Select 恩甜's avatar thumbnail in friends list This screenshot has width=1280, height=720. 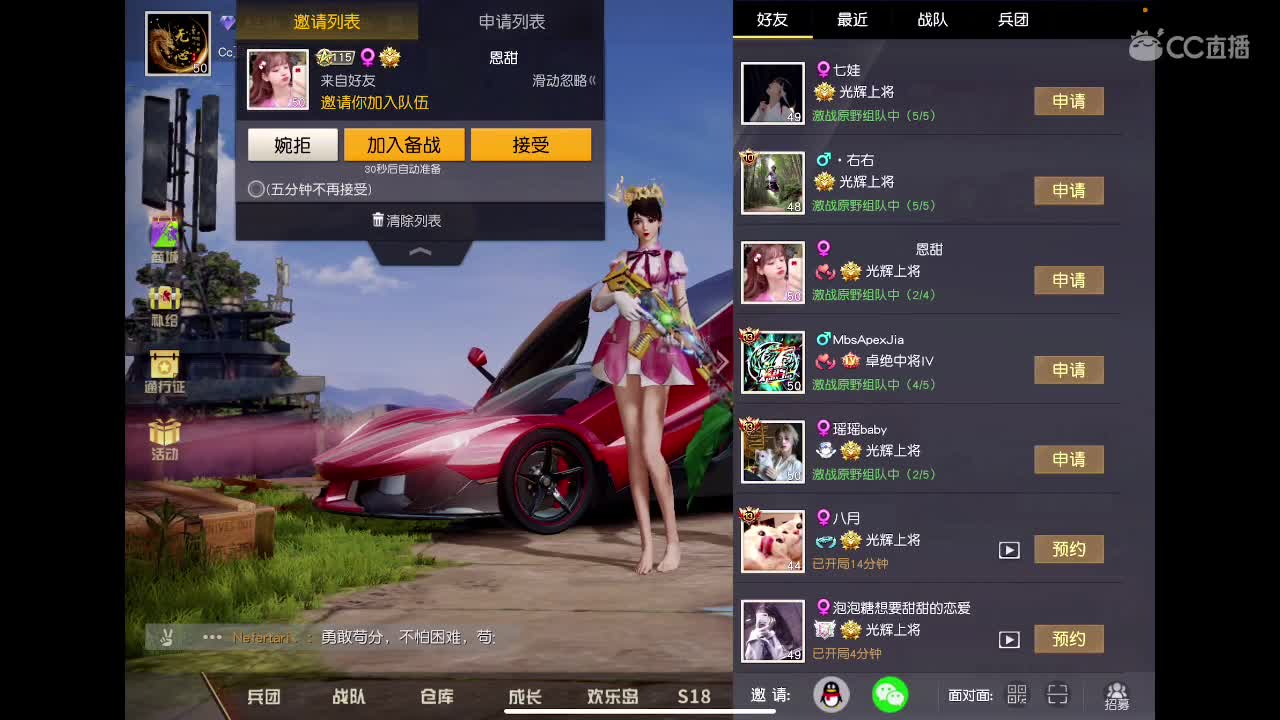pyautogui.click(x=772, y=272)
